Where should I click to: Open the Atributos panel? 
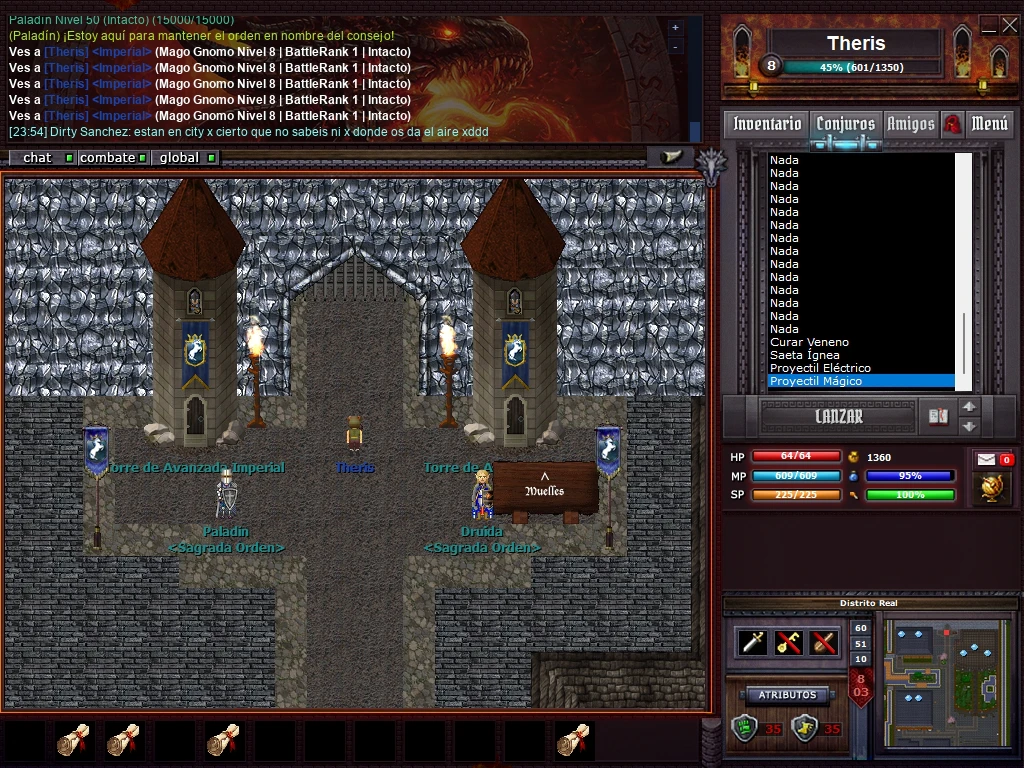tap(788, 695)
